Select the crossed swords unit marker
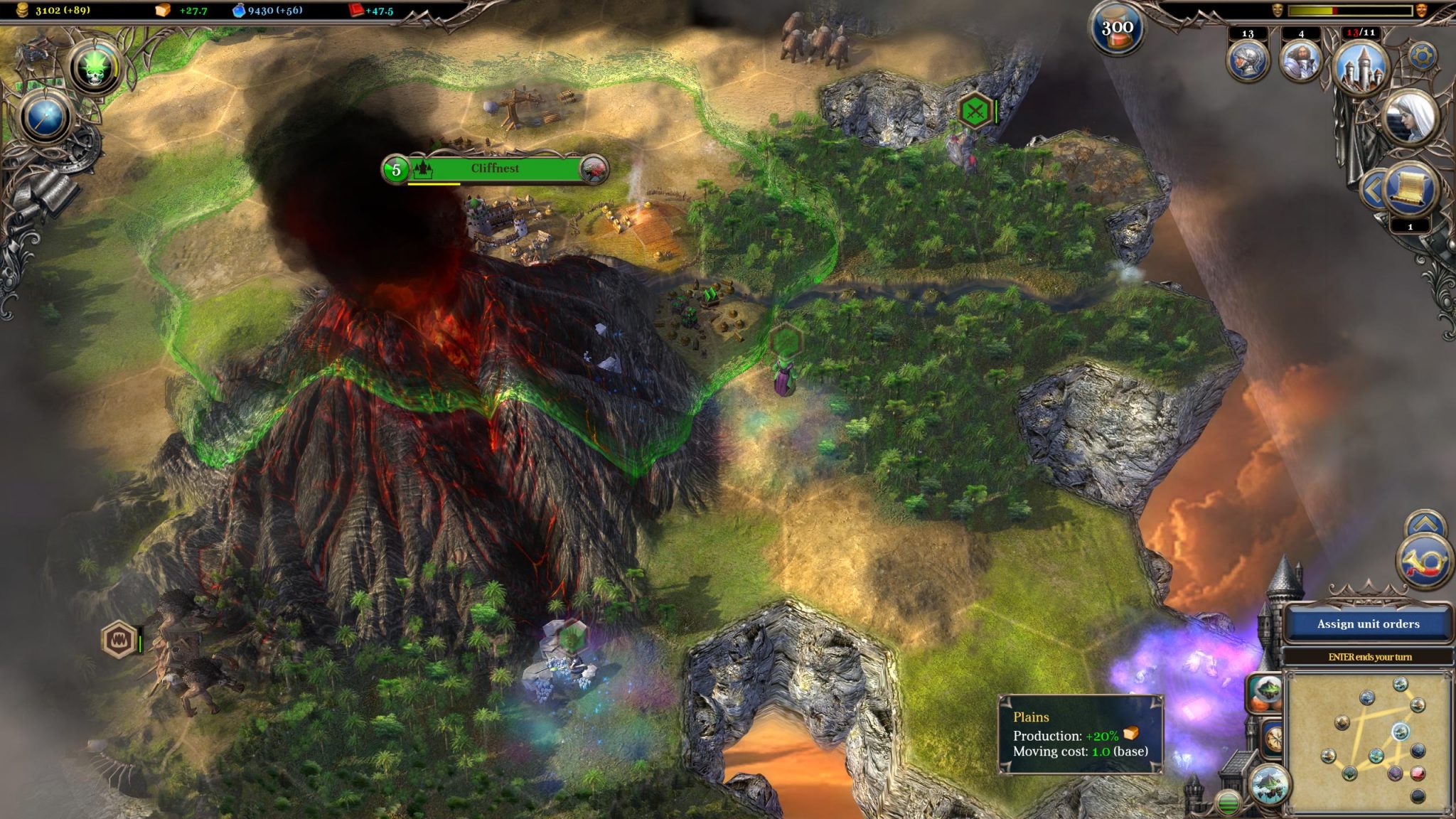The height and width of the screenshot is (819, 1456). (975, 111)
